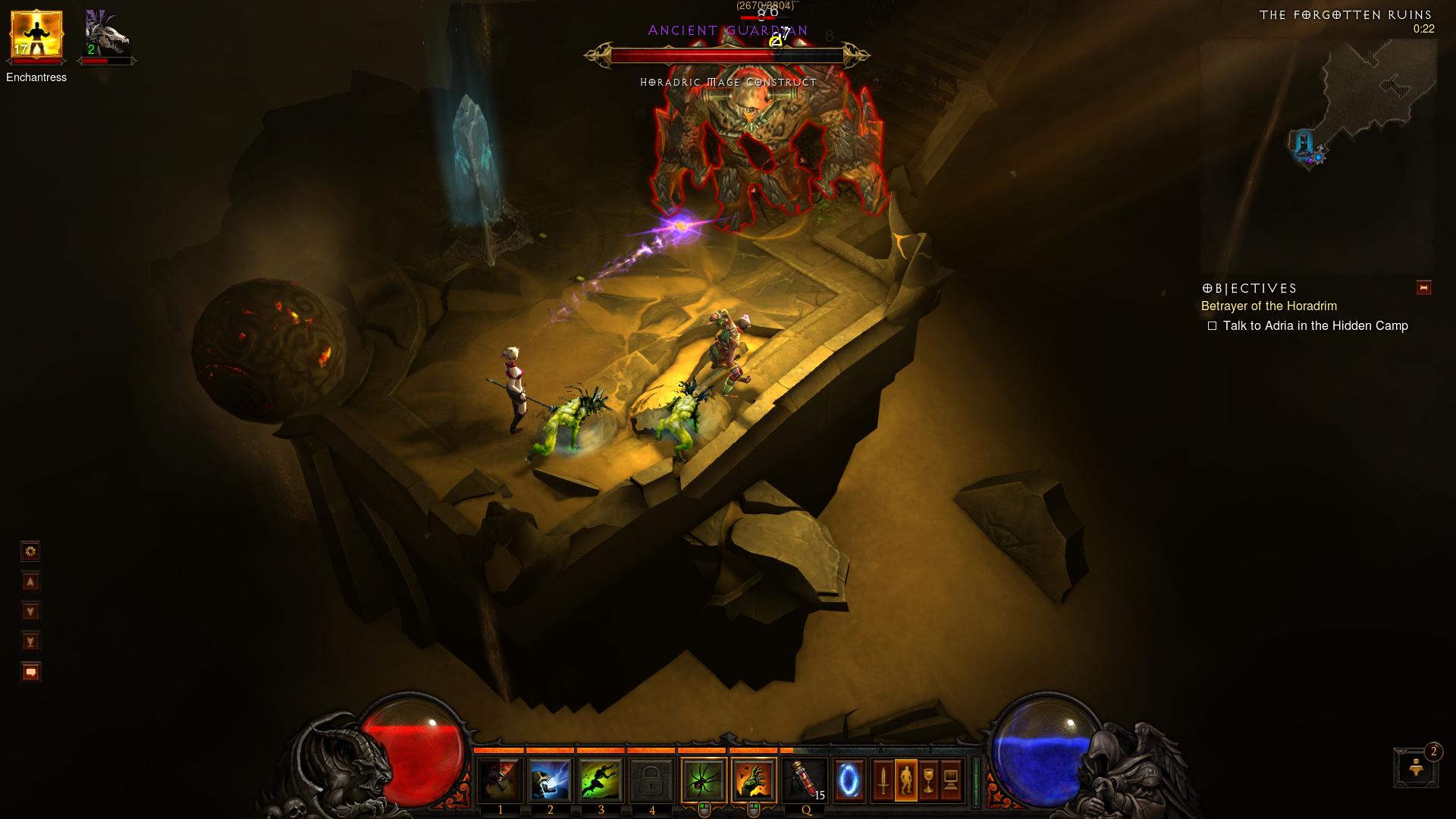Open the minimap of The Forgotten Ruins

1318,155
